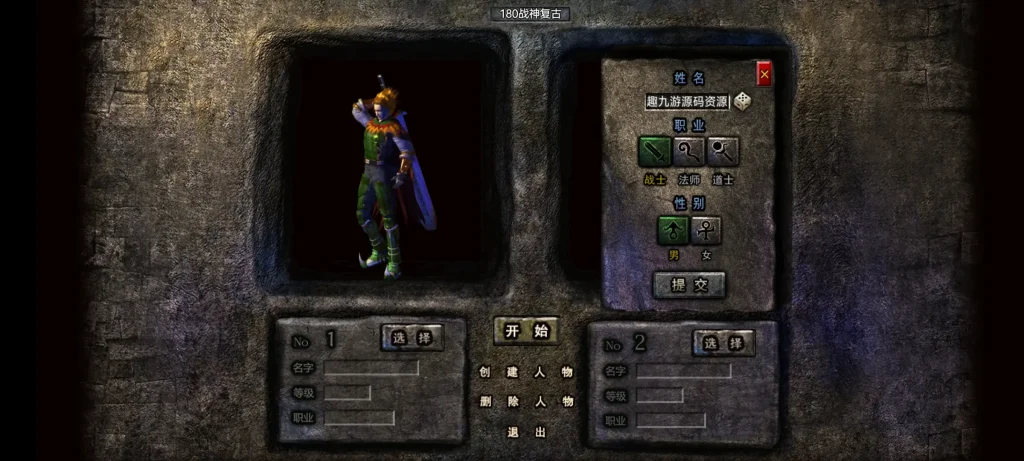The width and height of the screenshot is (1024, 461).
Task: Submit the character with 提交 button
Action: tap(689, 284)
